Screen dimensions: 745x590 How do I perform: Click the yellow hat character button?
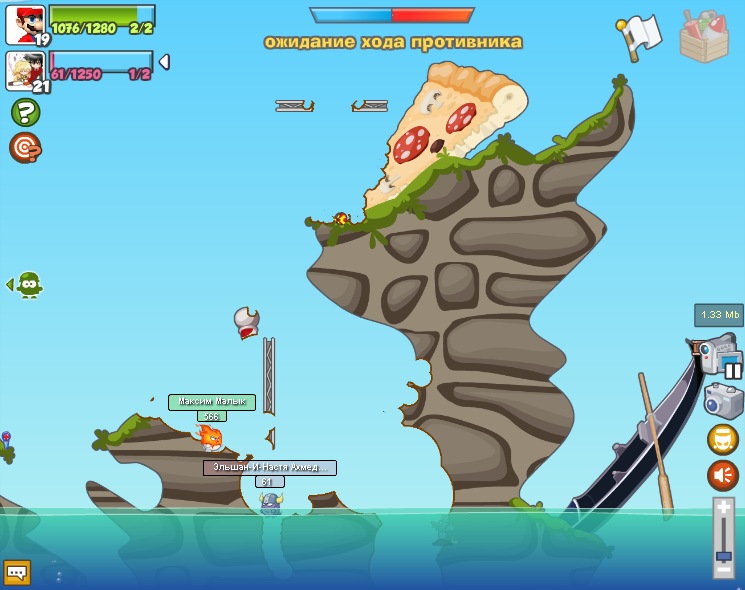(x=723, y=440)
